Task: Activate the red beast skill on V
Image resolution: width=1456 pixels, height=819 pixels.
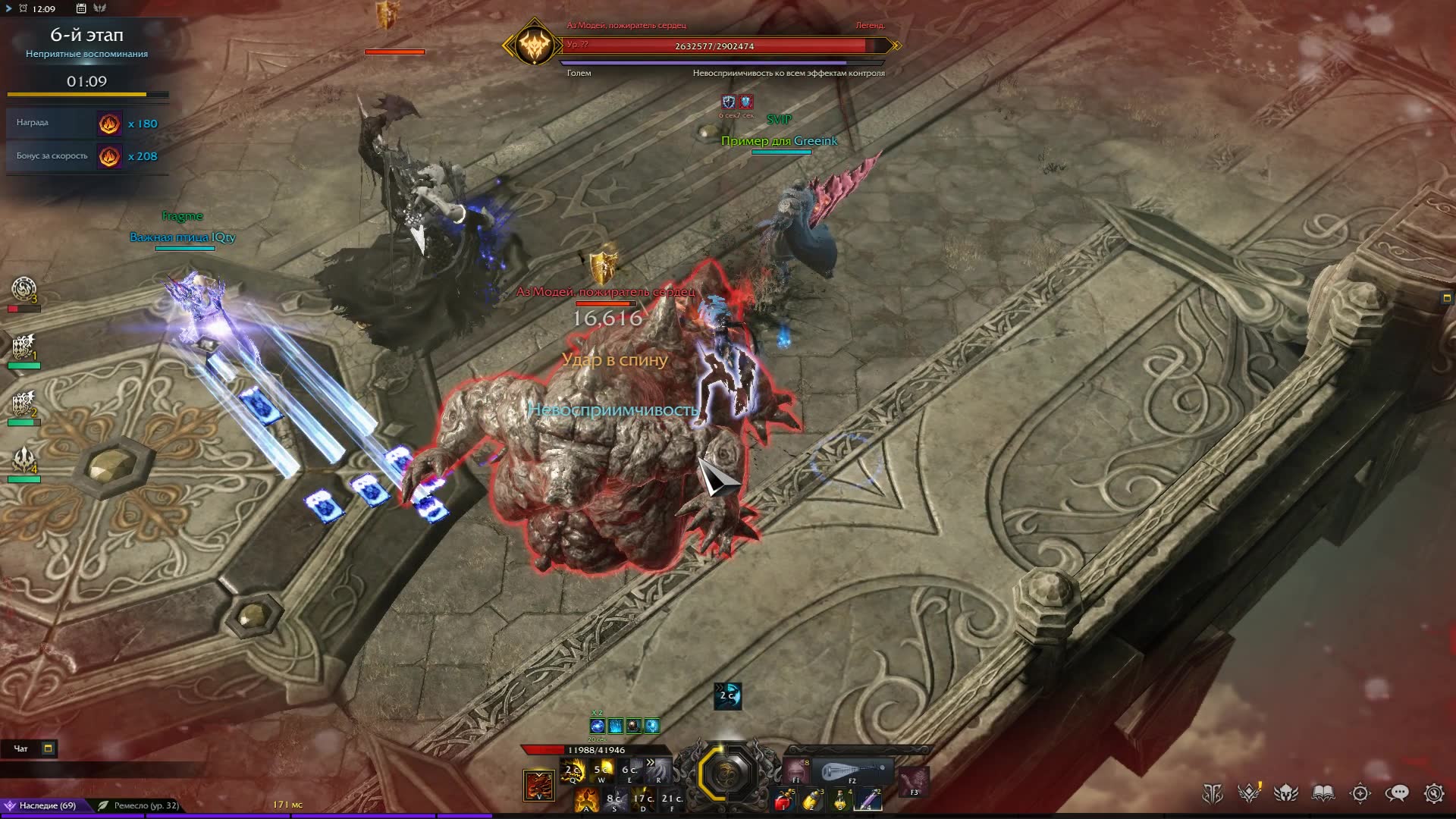Action: click(x=538, y=786)
